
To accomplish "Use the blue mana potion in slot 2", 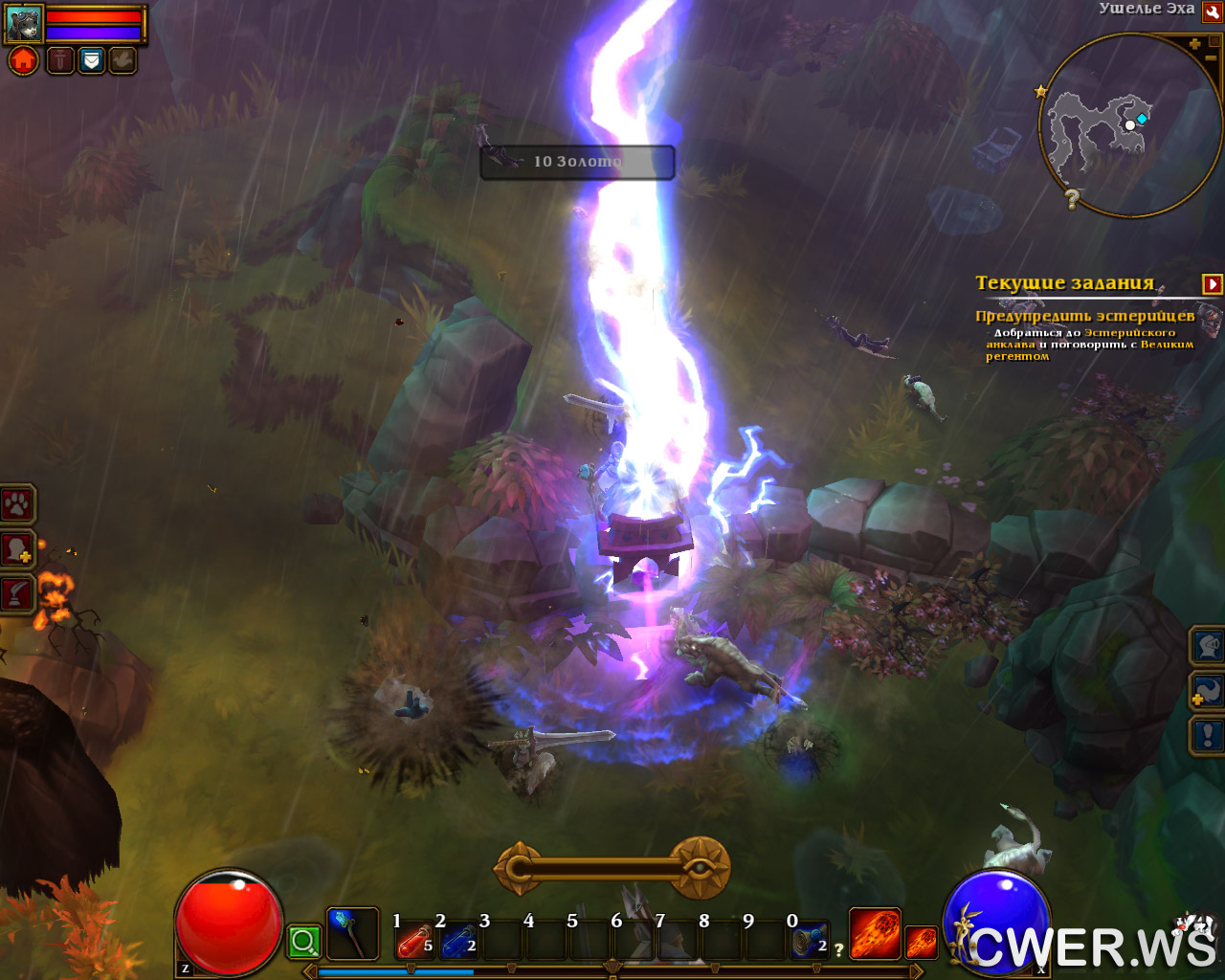I will click(458, 942).
